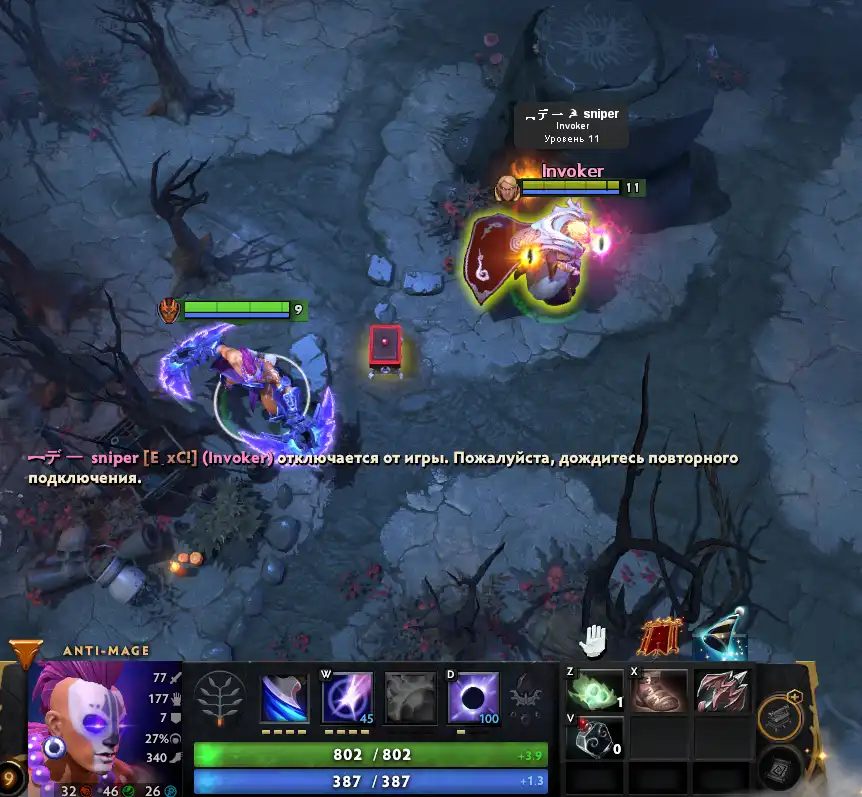This screenshot has height=797, width=862.
Task: Select the boots item in slot X
Action: [x=659, y=691]
